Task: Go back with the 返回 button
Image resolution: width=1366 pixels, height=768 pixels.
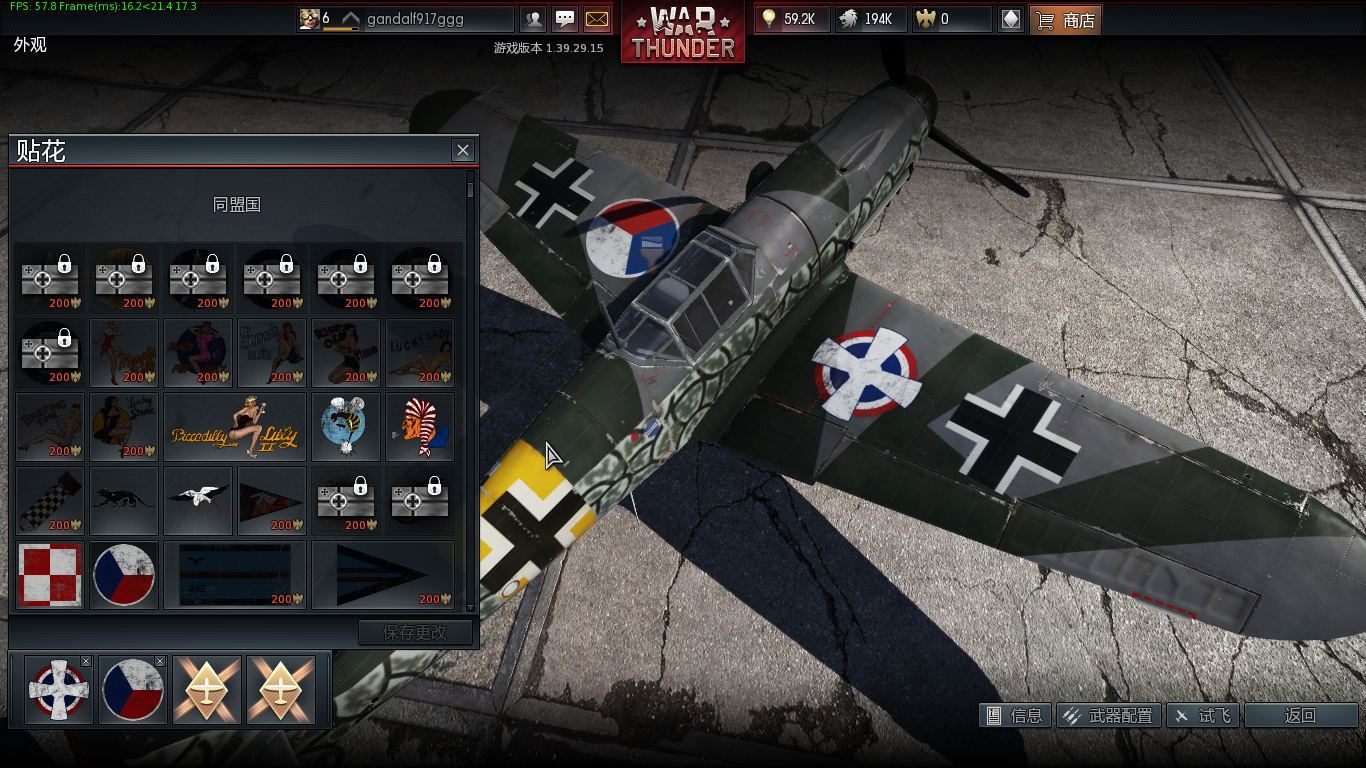Action: (1300, 715)
